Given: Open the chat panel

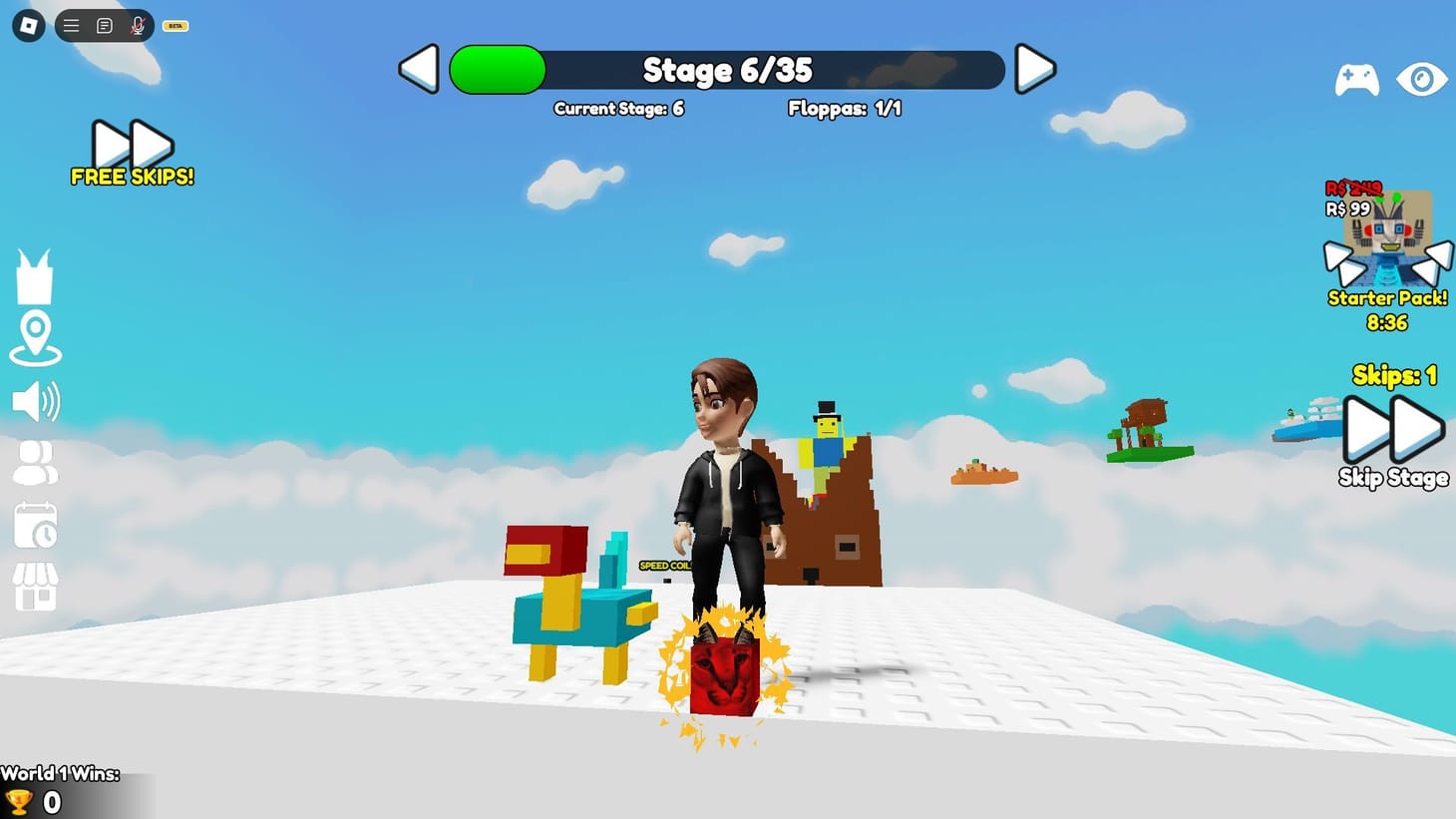Looking at the screenshot, I should [104, 25].
